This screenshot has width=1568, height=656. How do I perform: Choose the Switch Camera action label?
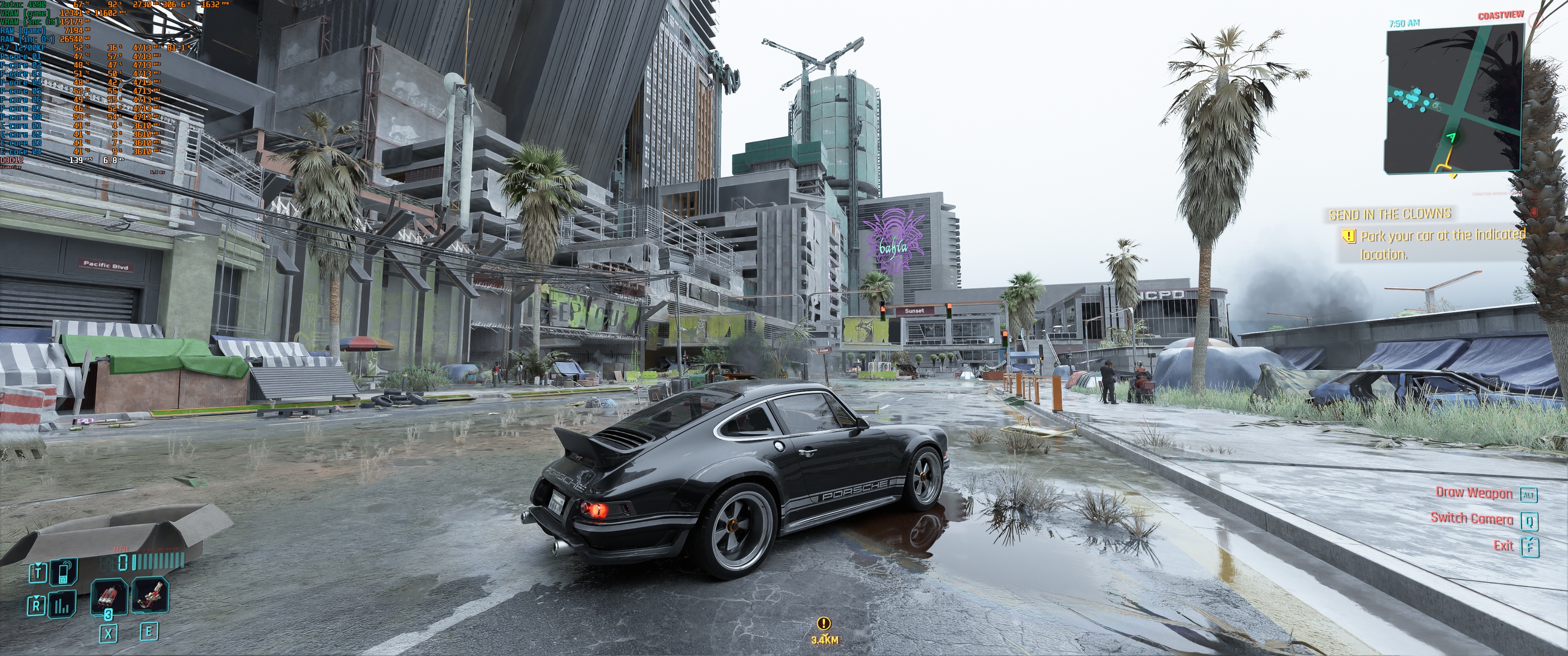point(1471,518)
